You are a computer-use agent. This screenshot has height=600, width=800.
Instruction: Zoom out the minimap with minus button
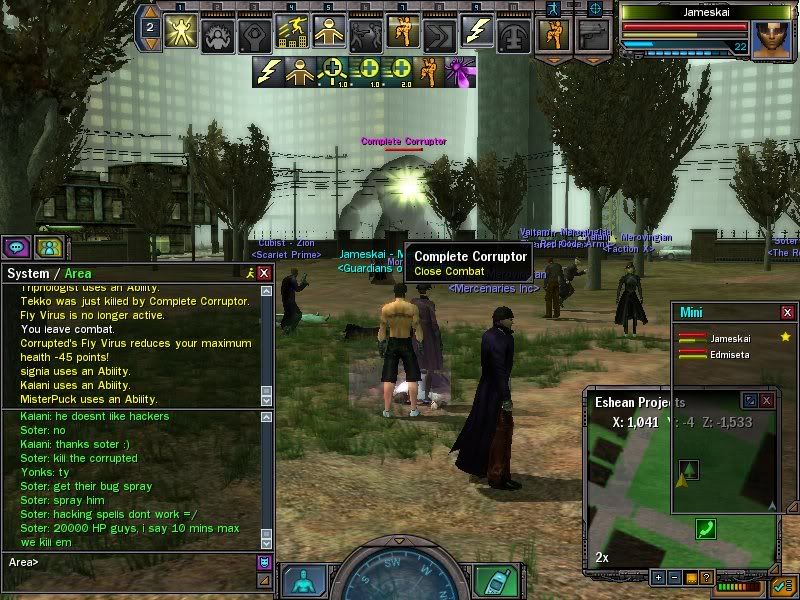pyautogui.click(x=674, y=577)
